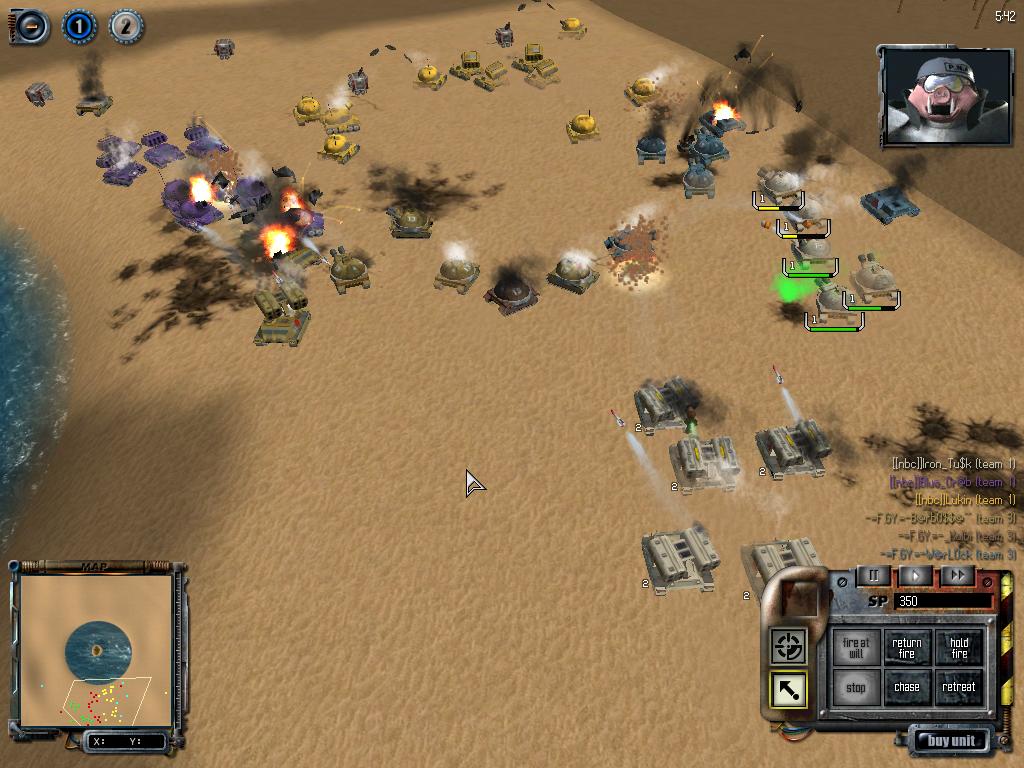Image resolution: width=1024 pixels, height=768 pixels.
Task: Click the minus button beside group badges
Action: [x=32, y=26]
